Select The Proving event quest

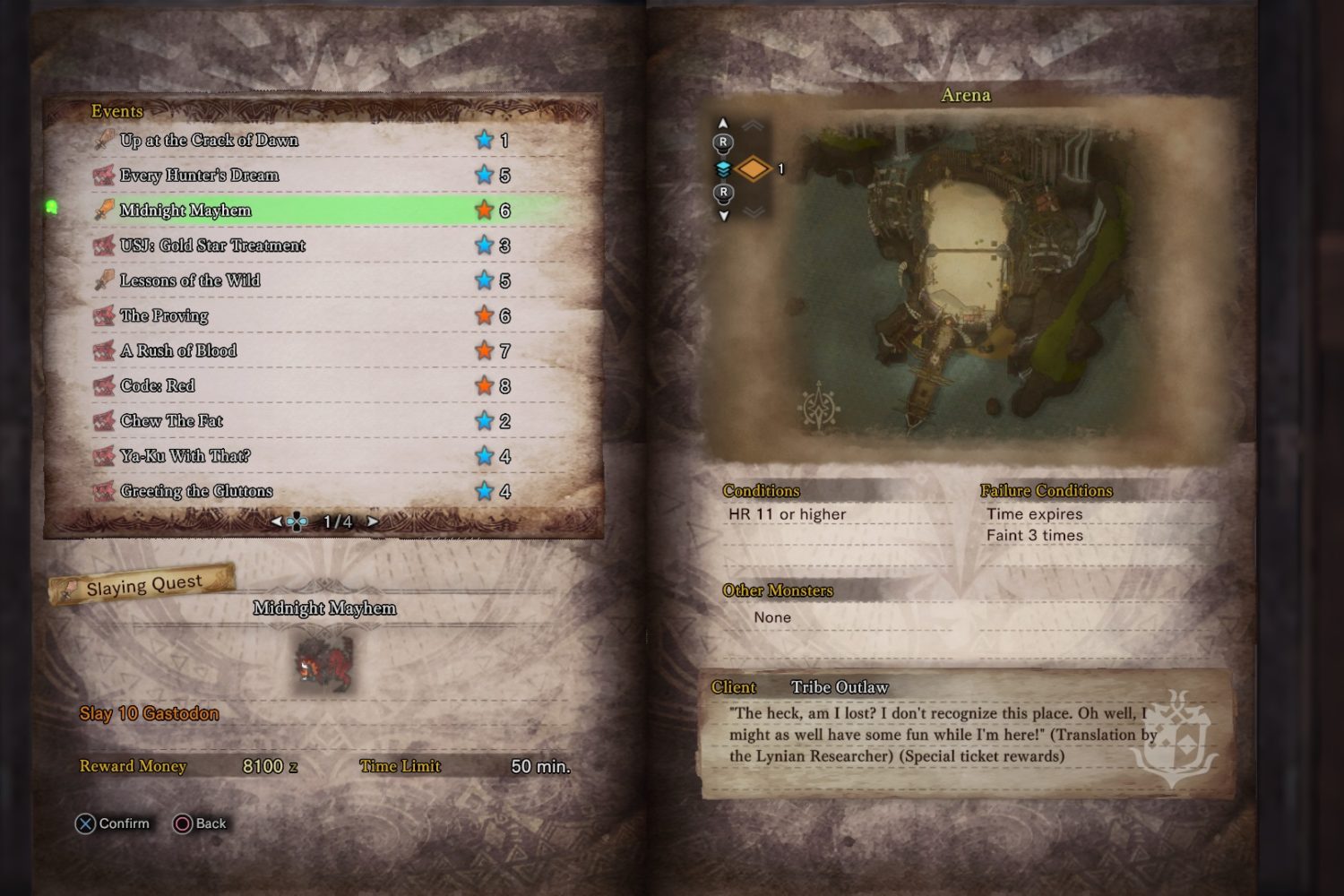pos(164,315)
